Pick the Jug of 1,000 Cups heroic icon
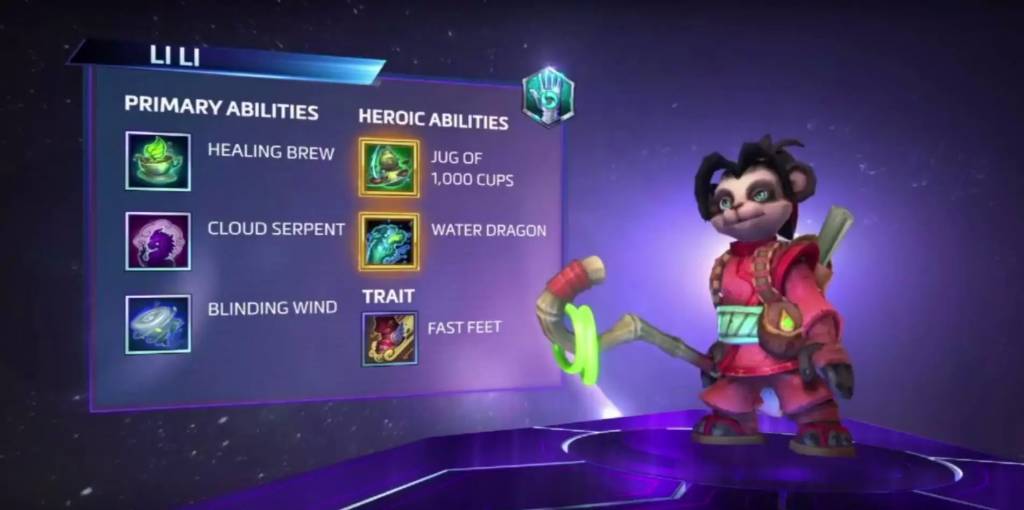Screen dimensions: 1024x510 click(x=389, y=167)
